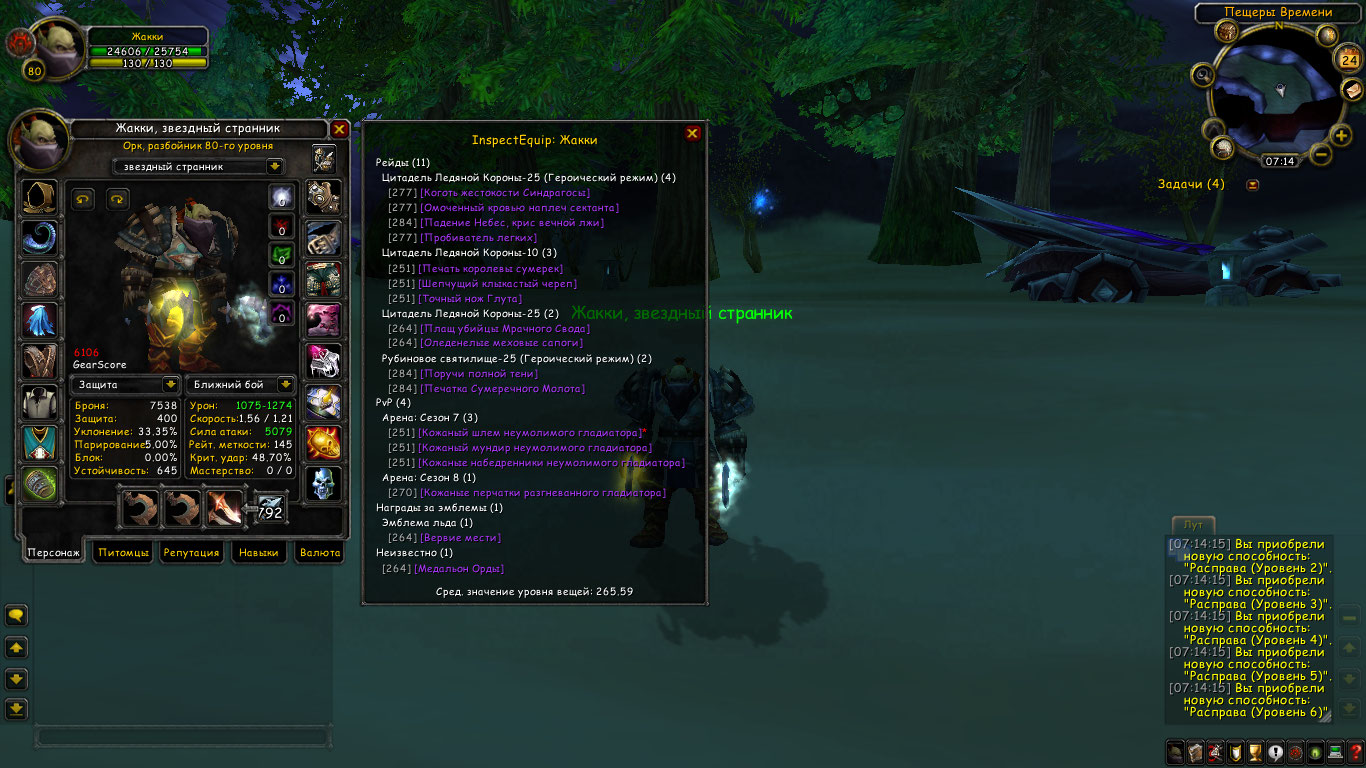Screen dimensions: 1366x768
Task: Close the InspectEquip panel
Action: [692, 133]
